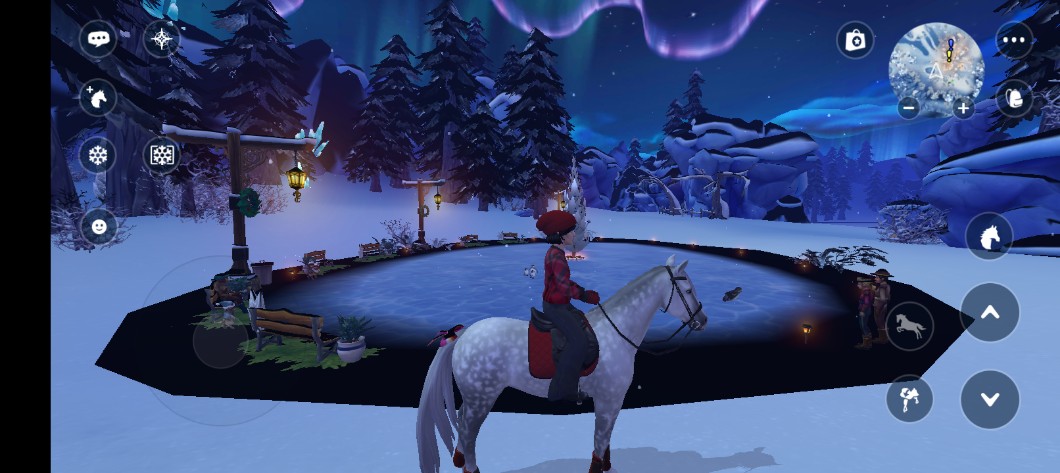Open the chat speech bubble
Image resolution: width=1060 pixels, height=473 pixels.
[98, 40]
